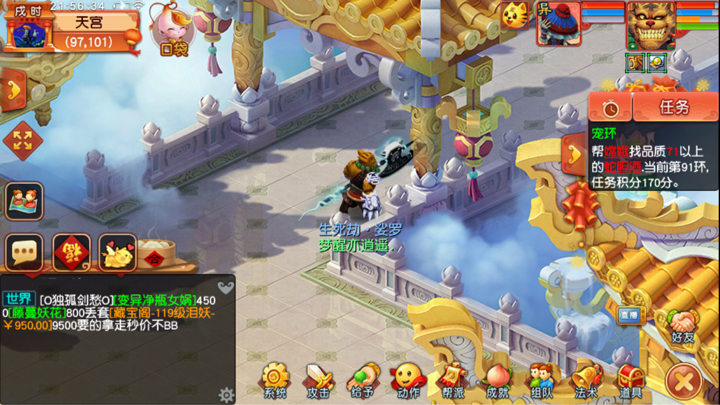This screenshot has height=405, width=720.
Task: Select the tiger-faced player character portrait
Action: click(650, 24)
